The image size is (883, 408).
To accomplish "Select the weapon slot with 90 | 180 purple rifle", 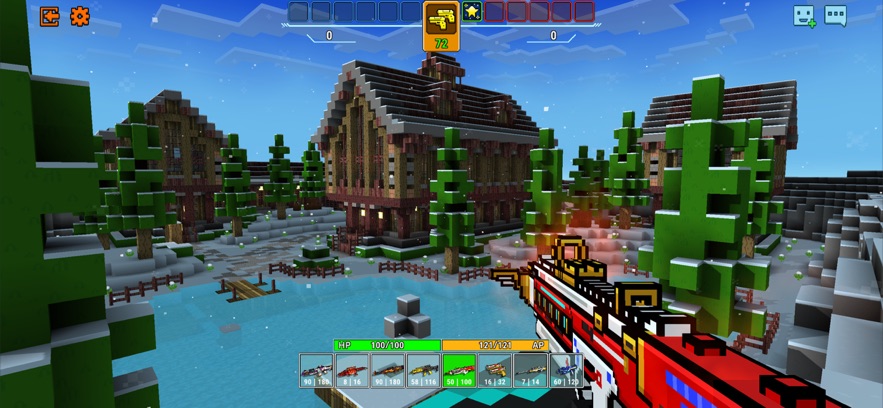I will [317, 369].
